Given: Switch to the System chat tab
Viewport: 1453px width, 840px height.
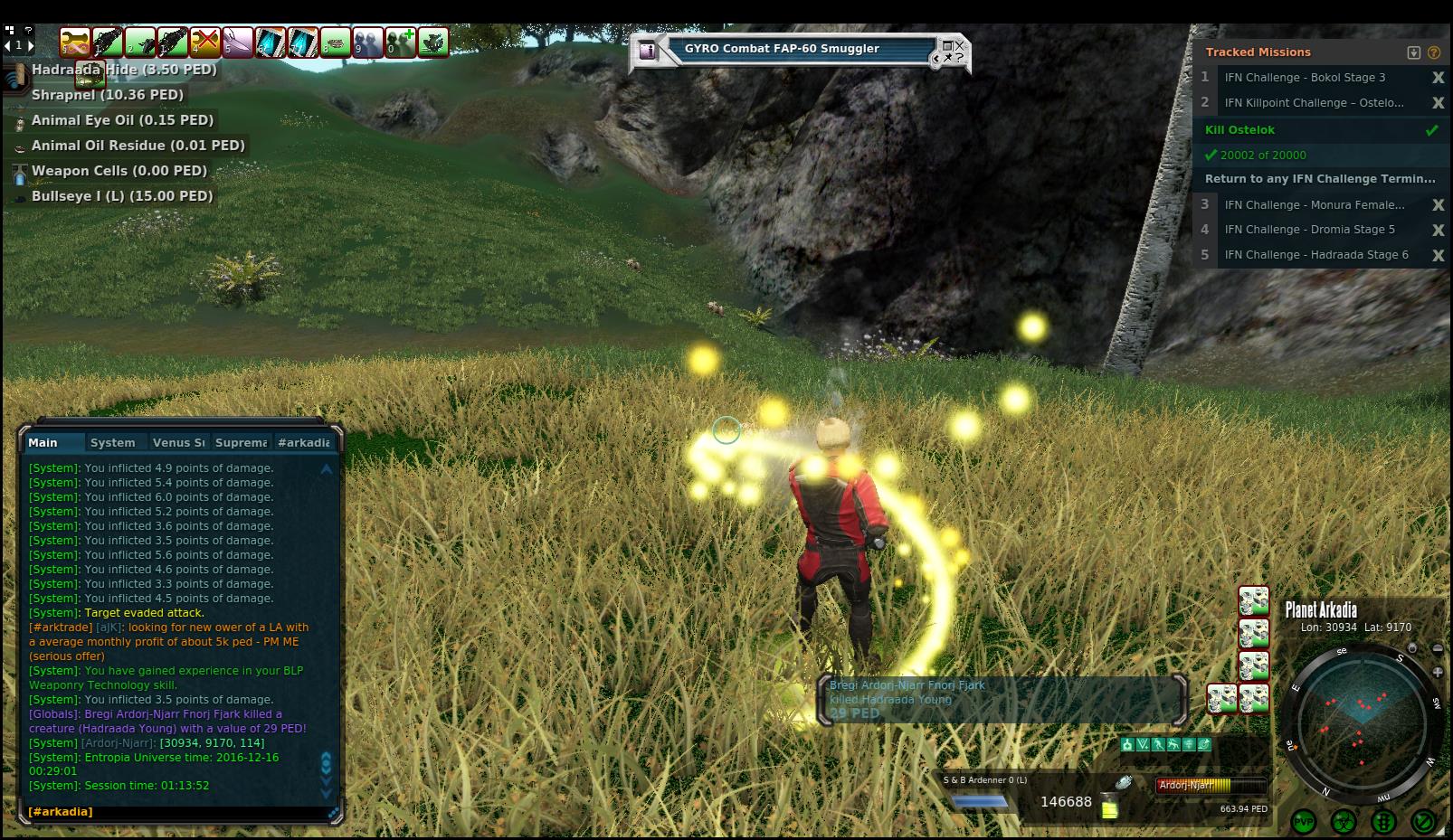Looking at the screenshot, I should pyautogui.click(x=112, y=442).
